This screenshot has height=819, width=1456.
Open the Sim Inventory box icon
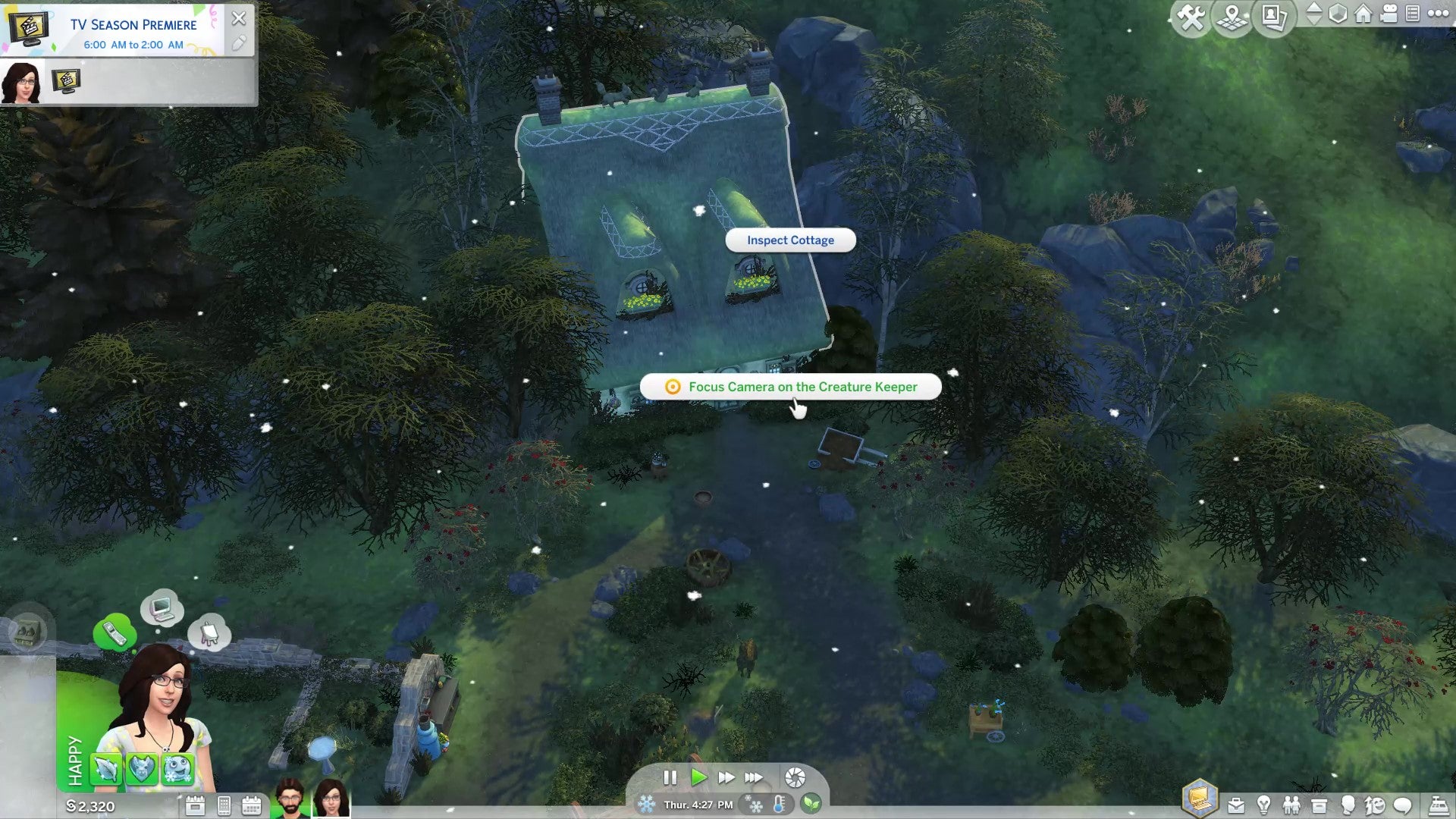1319,805
